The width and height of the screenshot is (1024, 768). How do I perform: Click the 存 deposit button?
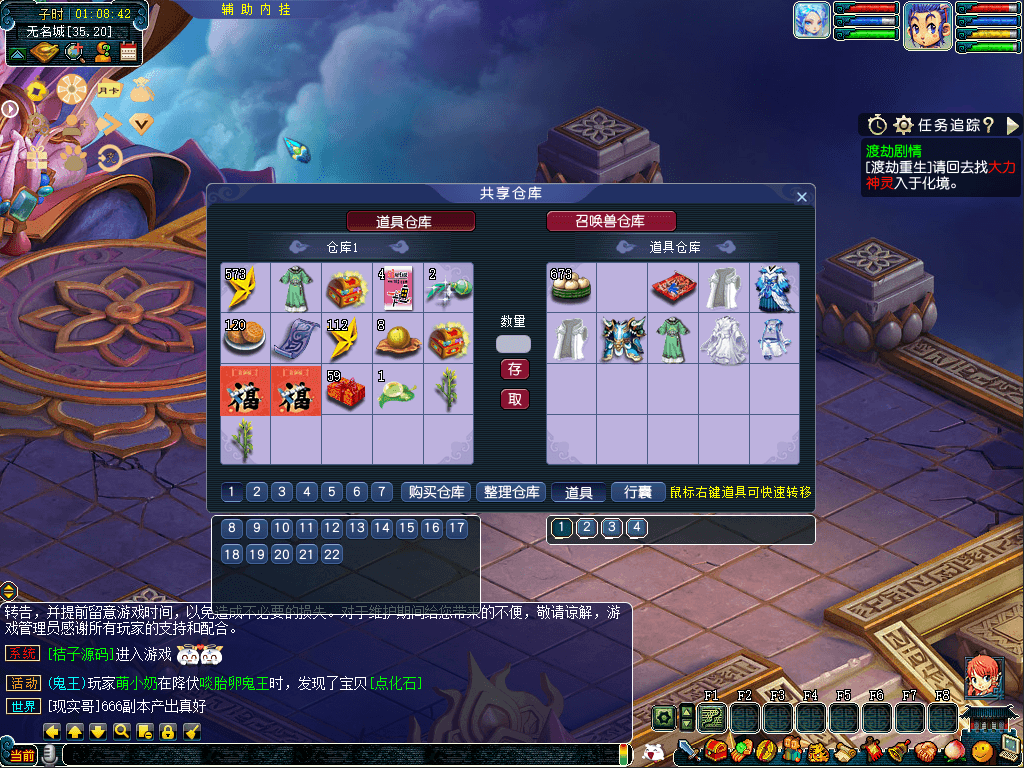[515, 369]
